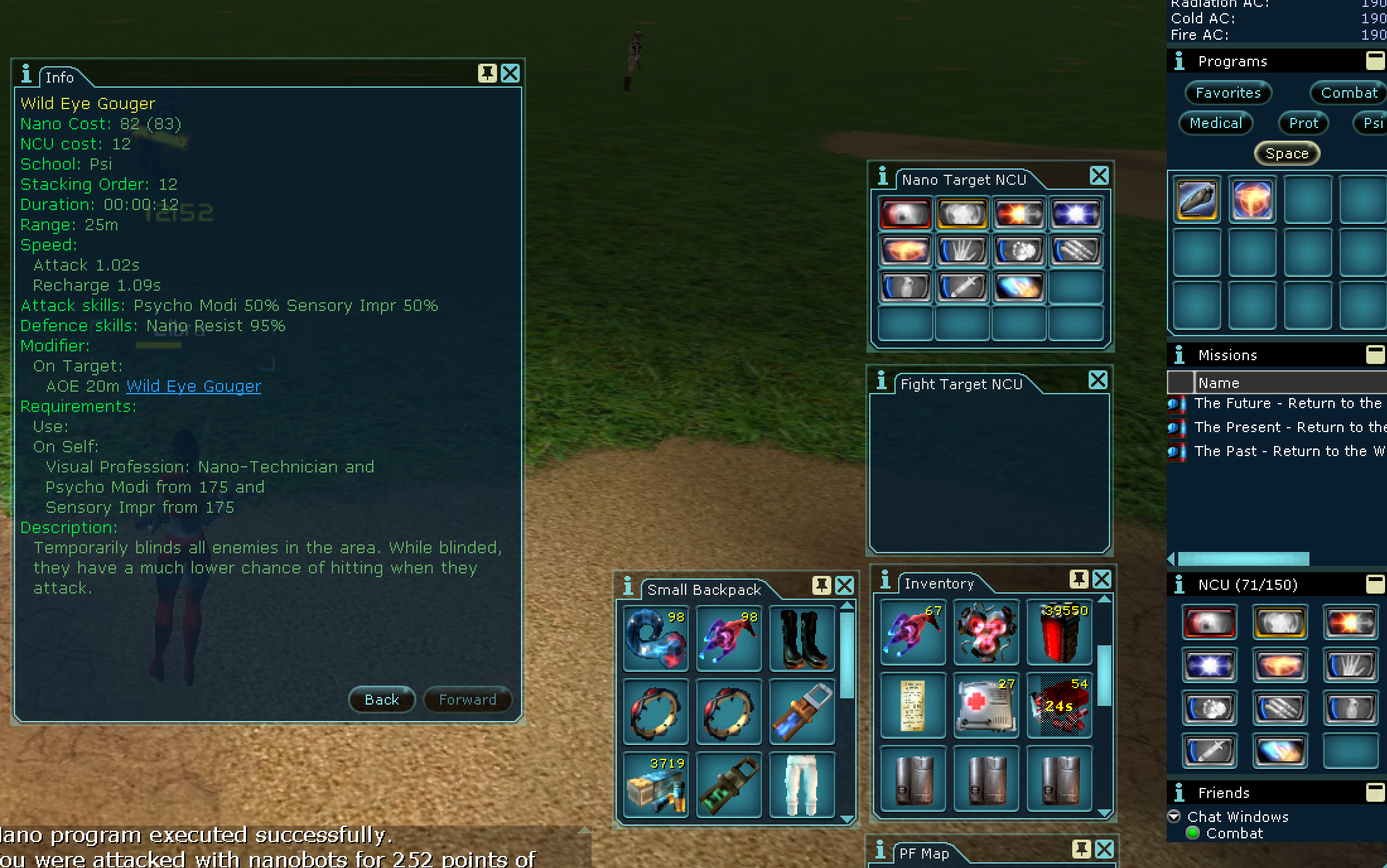Select the black boots in Small Backpack
This screenshot has height=868, width=1387.
(x=802, y=638)
